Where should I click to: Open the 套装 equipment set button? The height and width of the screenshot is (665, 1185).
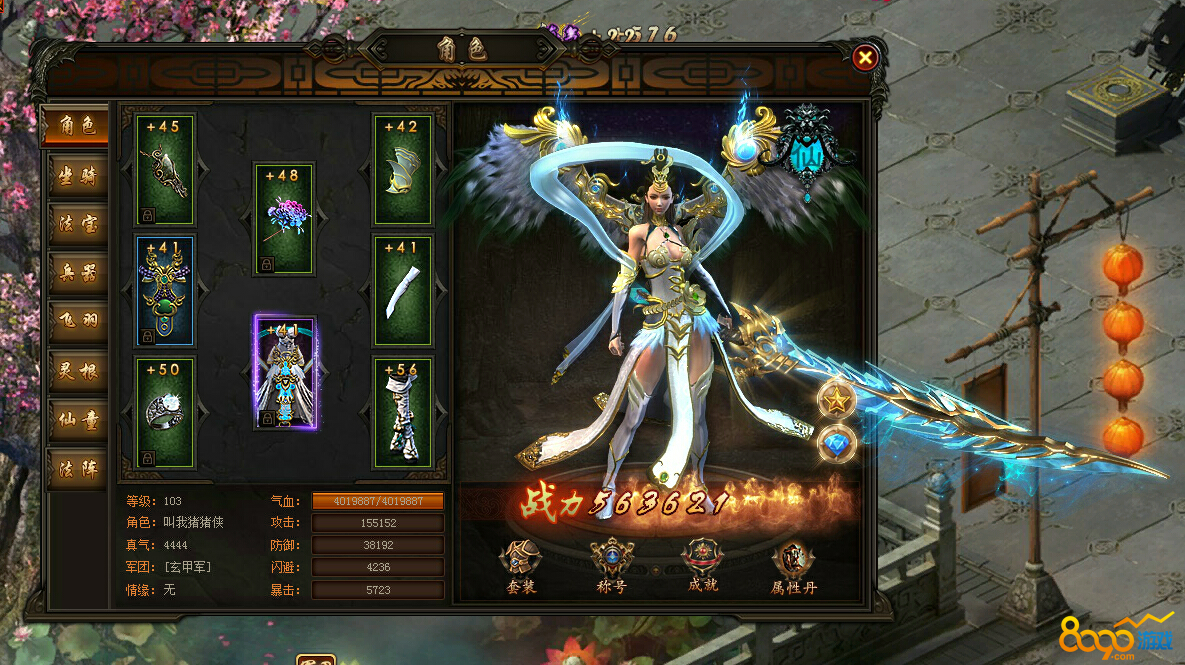pos(521,565)
